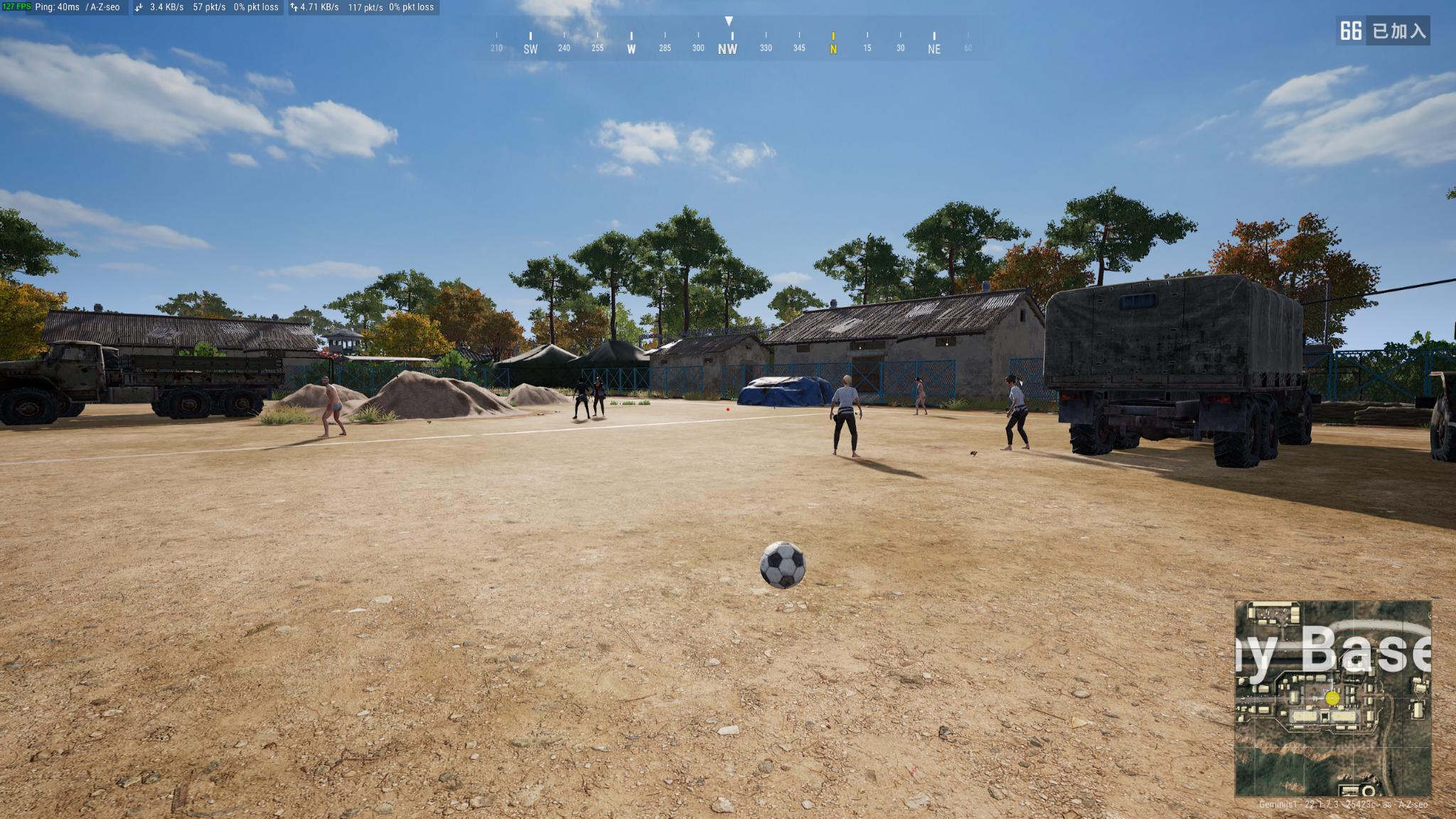The width and height of the screenshot is (1456, 819).
Task: Select the yellow N marker on the compass
Action: pos(833,49)
